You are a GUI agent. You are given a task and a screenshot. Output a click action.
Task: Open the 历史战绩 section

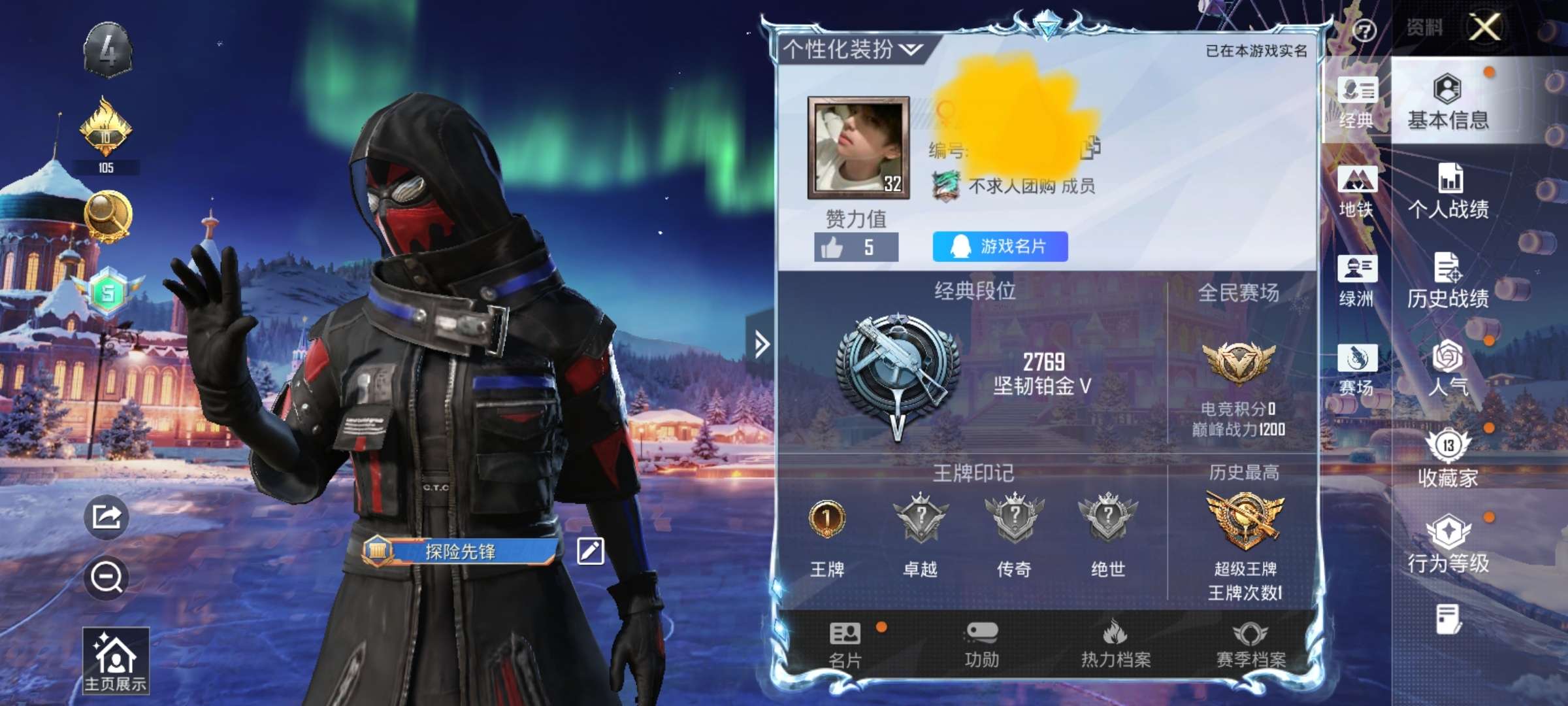1448,280
